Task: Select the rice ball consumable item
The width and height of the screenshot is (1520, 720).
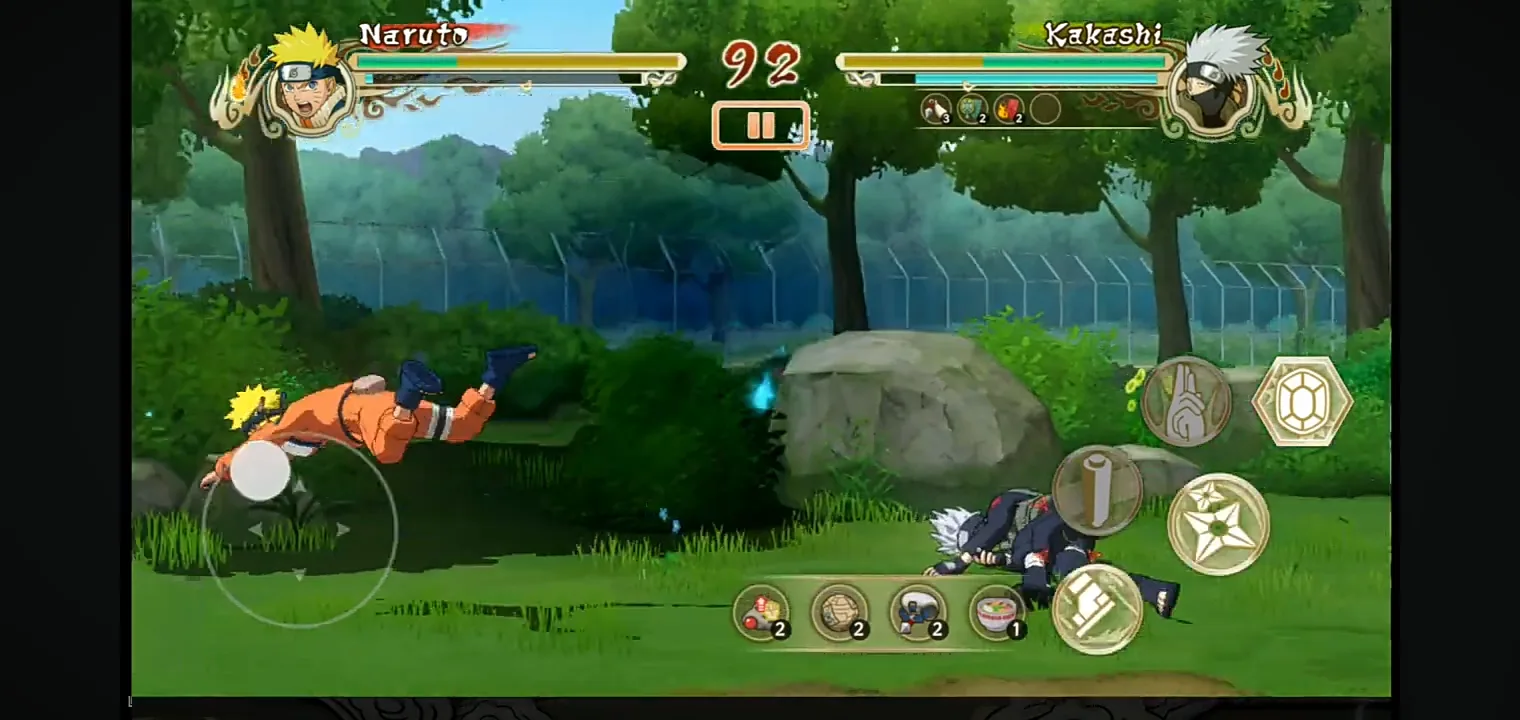Action: 840,610
